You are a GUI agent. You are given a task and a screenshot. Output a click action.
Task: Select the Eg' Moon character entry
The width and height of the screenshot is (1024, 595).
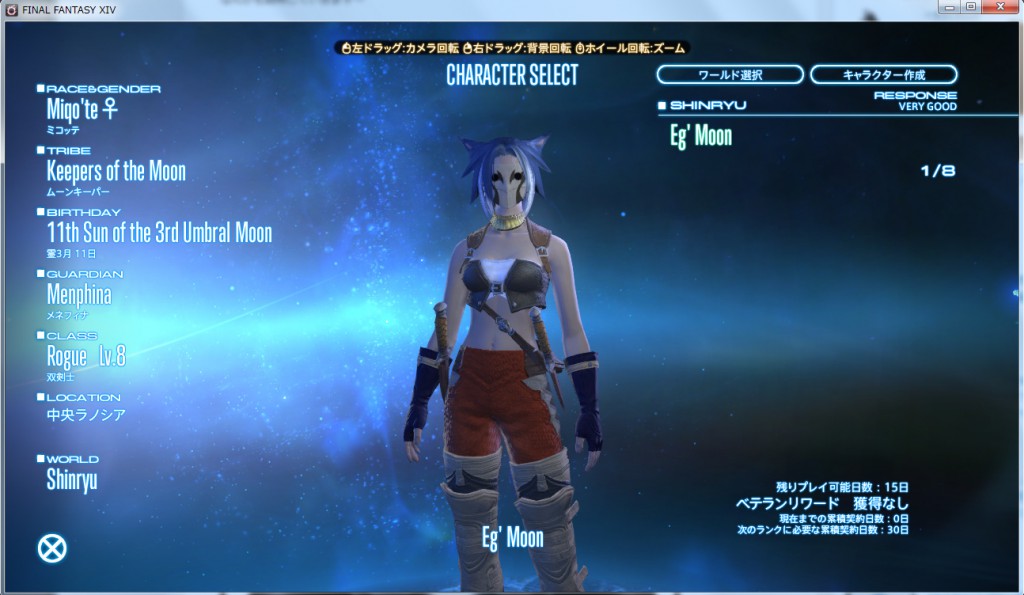700,136
